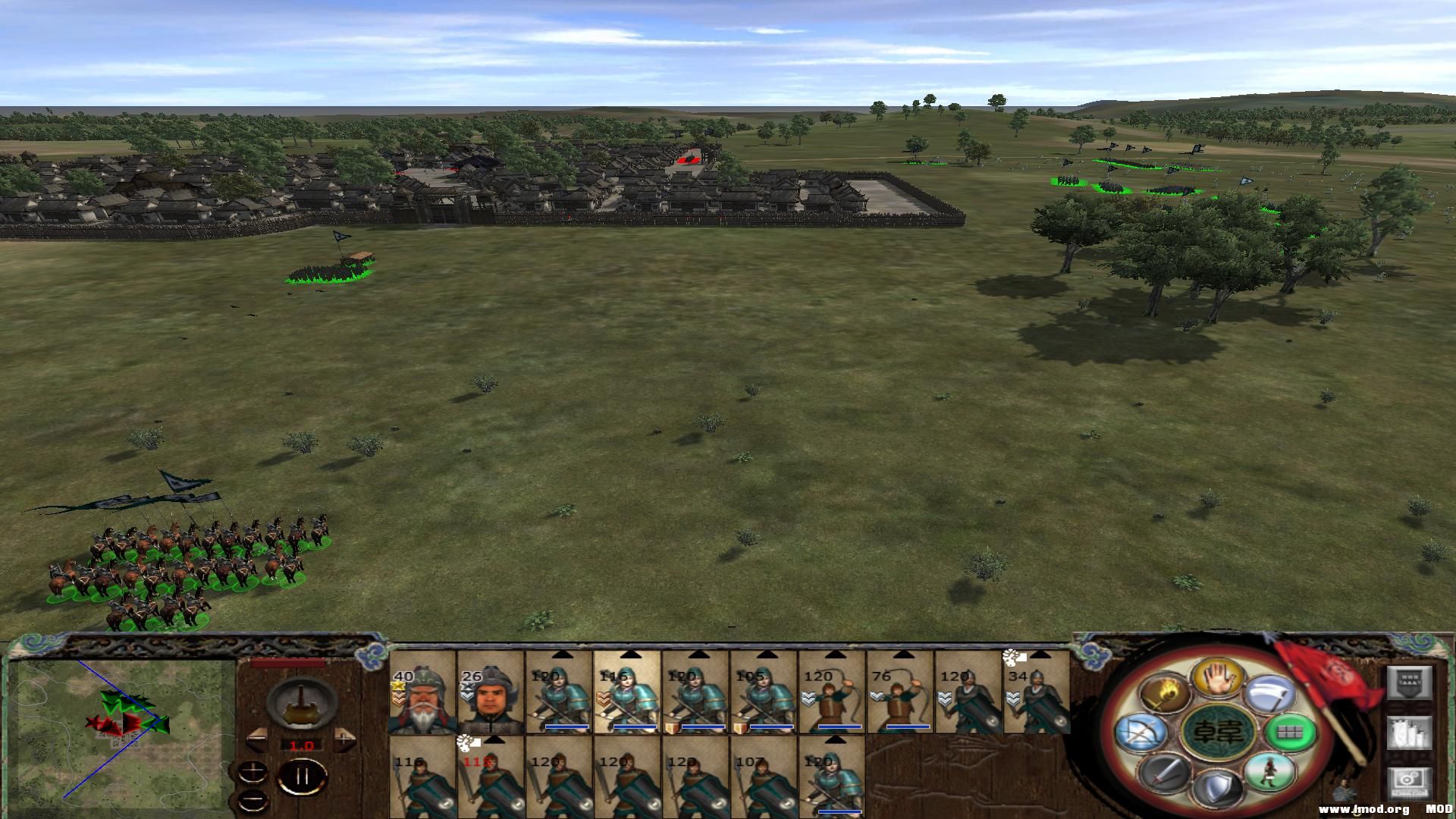
Task: Open group formations via the green grid icon
Action: [1289, 733]
